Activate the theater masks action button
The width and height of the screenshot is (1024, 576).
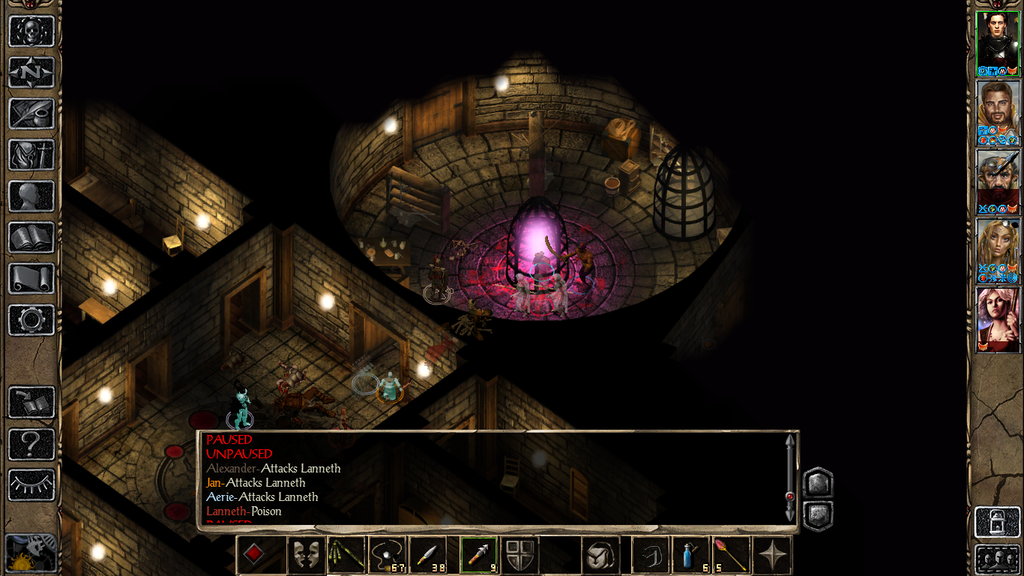click(306, 555)
